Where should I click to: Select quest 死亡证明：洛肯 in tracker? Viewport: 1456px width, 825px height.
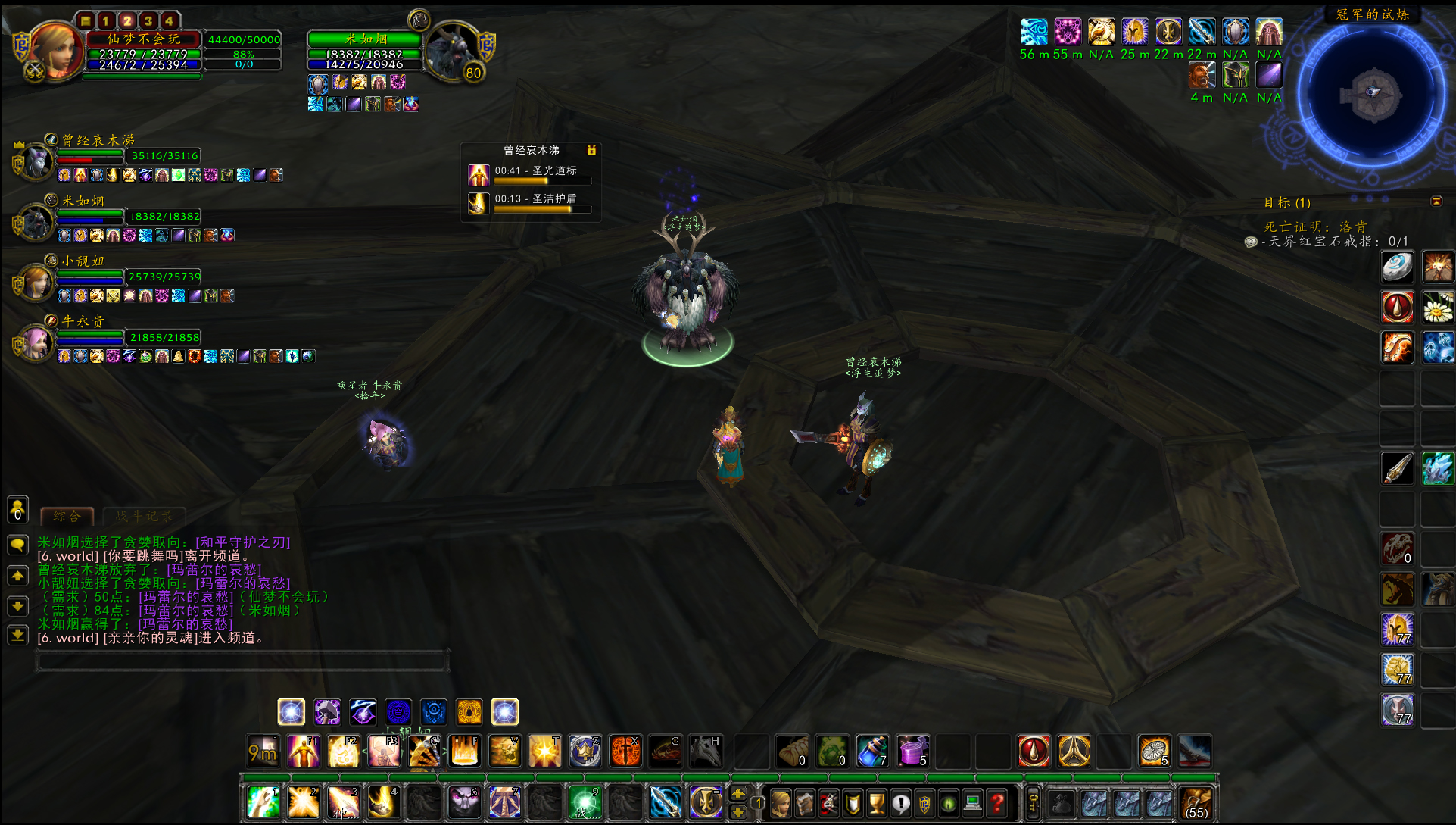coord(1315,227)
